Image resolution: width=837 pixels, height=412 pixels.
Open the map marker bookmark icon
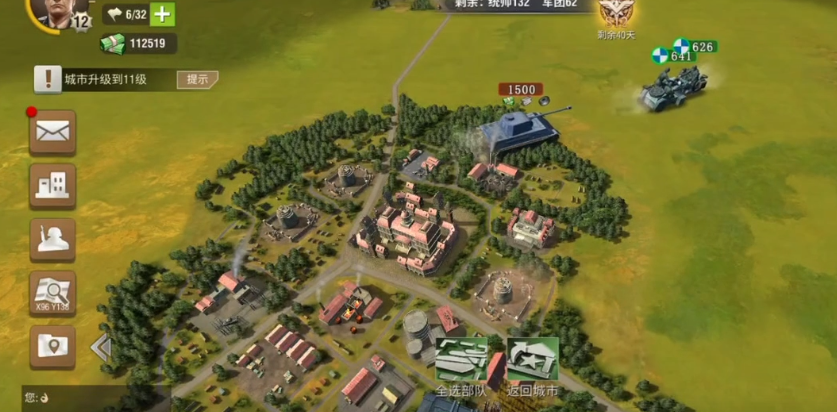point(52,346)
